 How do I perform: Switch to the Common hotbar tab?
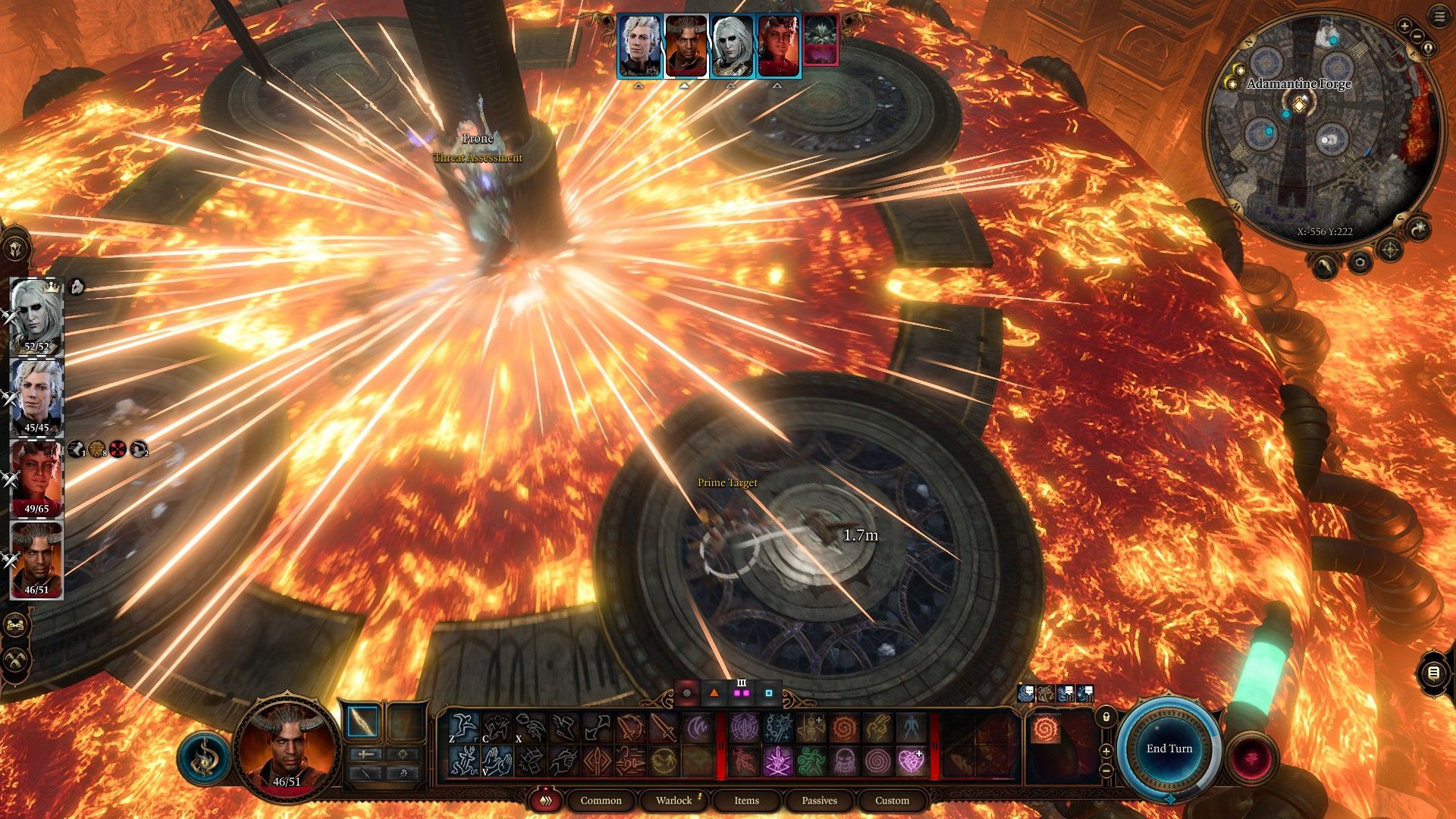[601, 800]
